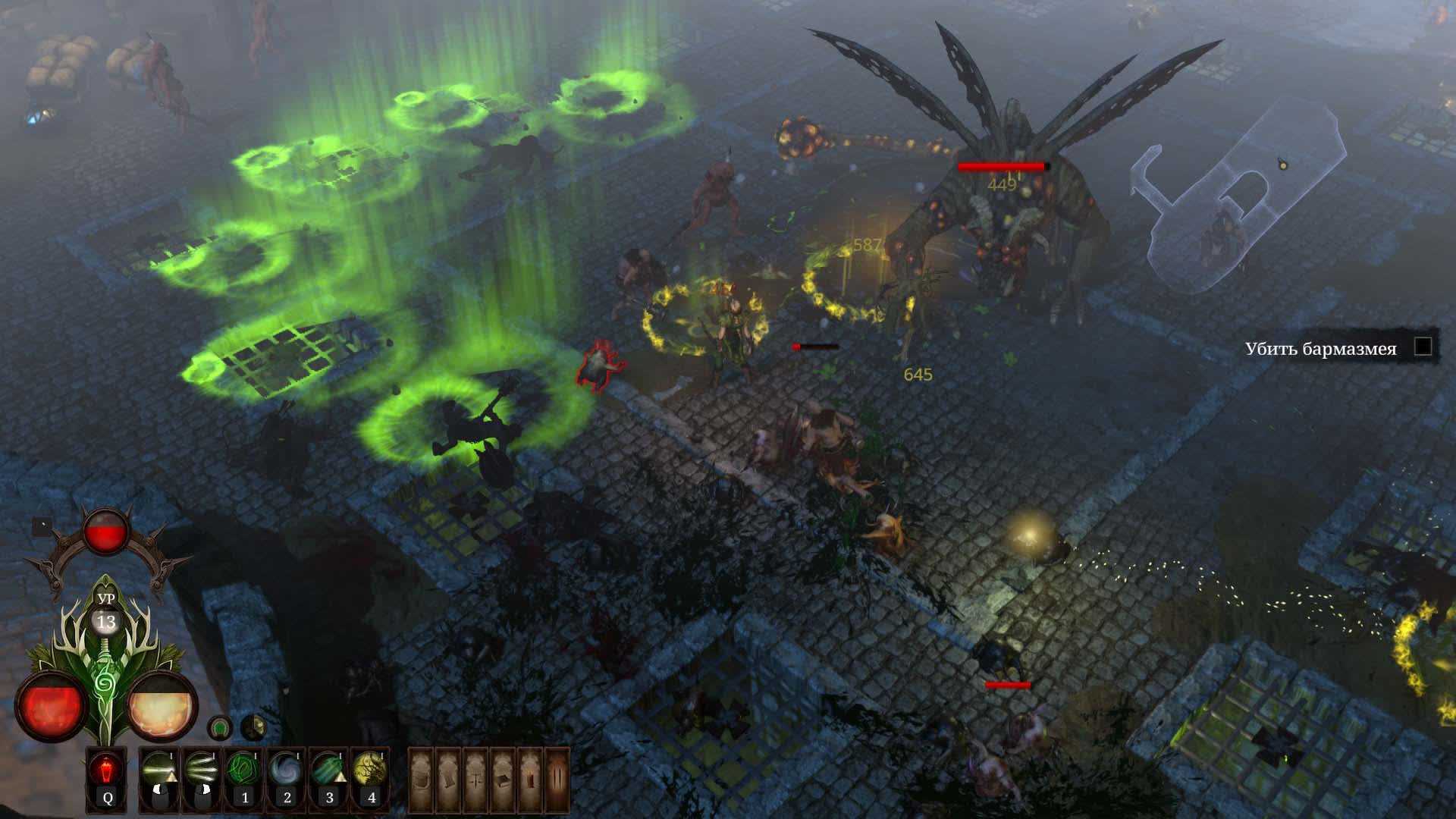Open the scroll menu button
The image size is (1456, 819).
coord(450,779)
